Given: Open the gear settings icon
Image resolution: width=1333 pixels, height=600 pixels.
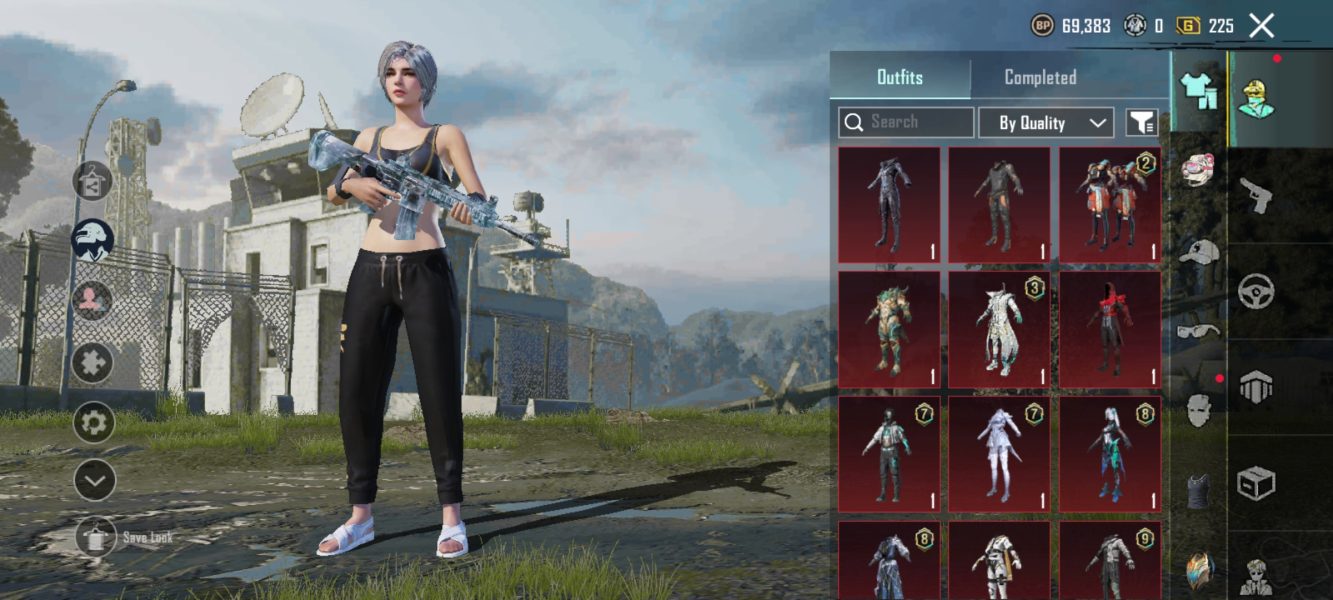Looking at the screenshot, I should pos(93,422).
